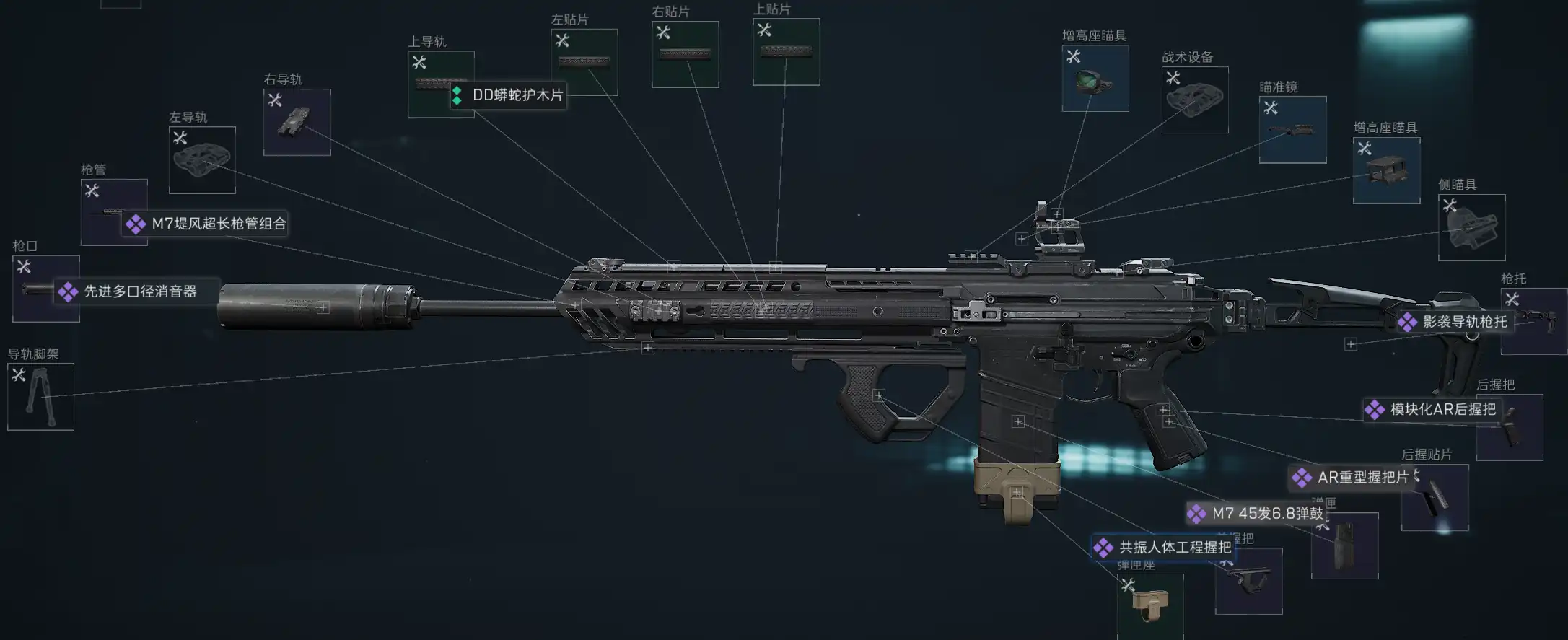
Task: Open the 右导轨 right rail slot
Action: [297, 122]
